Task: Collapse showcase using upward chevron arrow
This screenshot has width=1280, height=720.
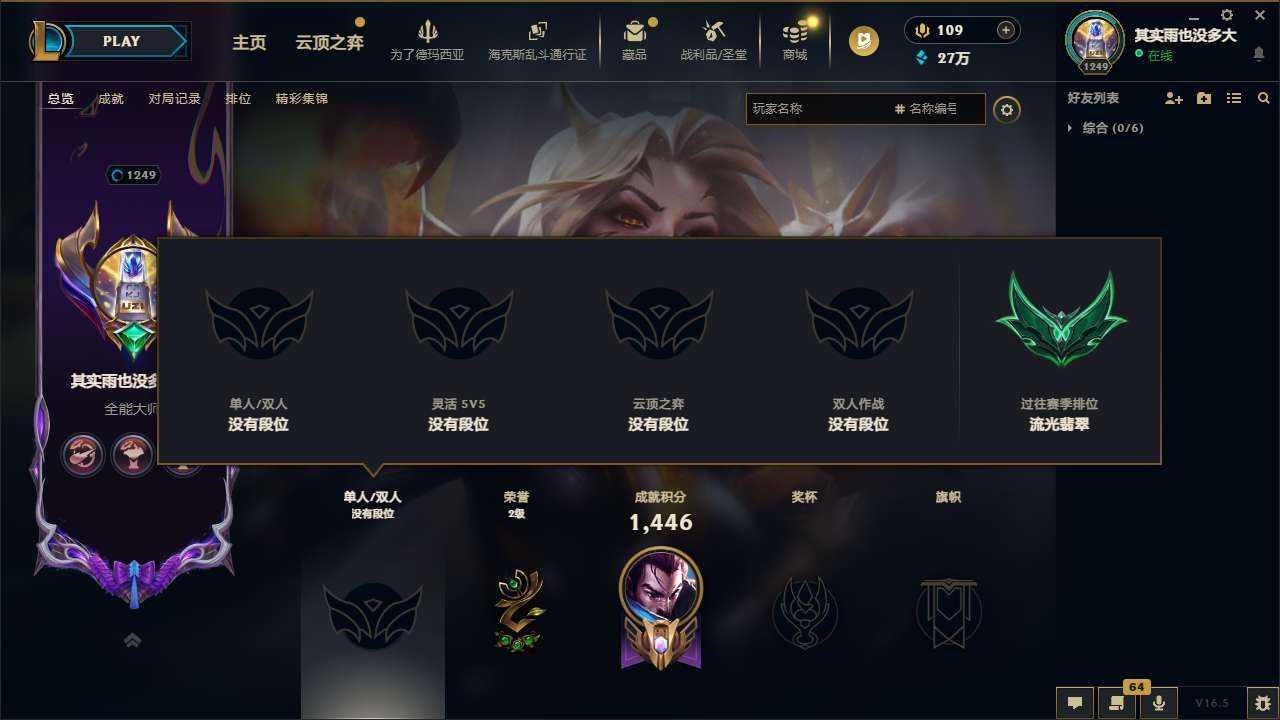Action: 132,639
